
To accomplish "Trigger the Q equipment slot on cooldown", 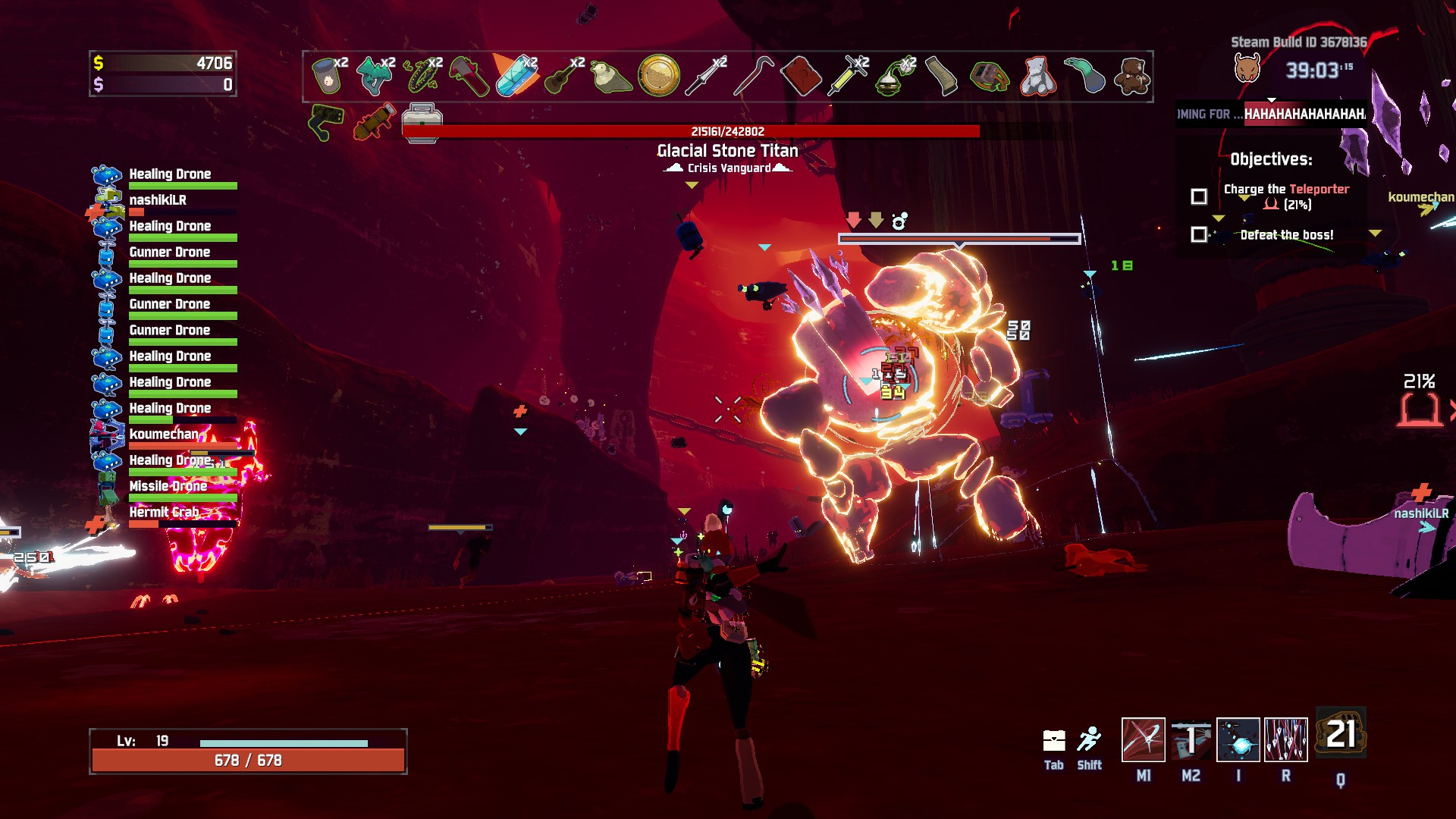I will pyautogui.click(x=1341, y=734).
